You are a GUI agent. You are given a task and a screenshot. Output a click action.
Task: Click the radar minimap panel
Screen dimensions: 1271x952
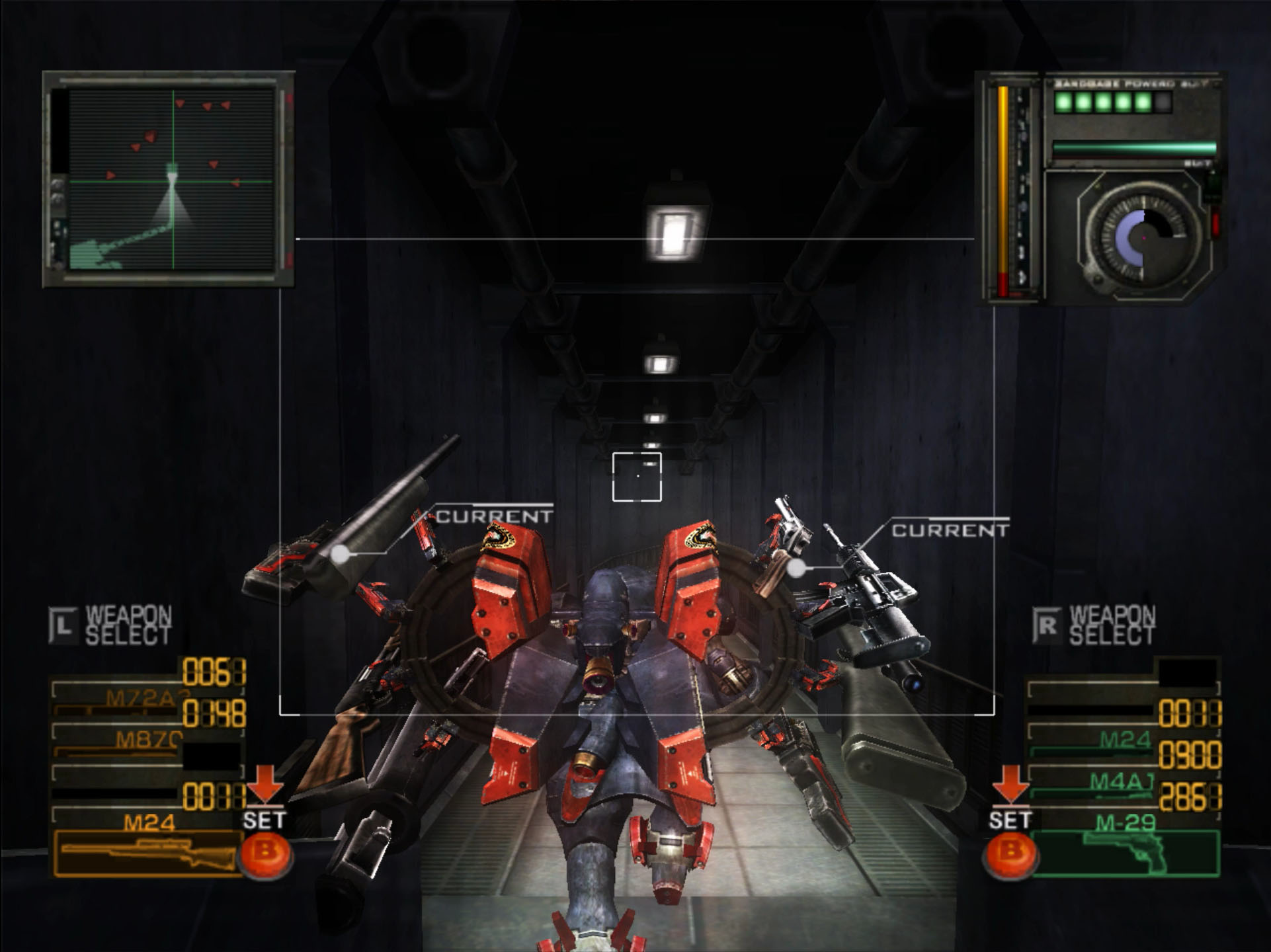[x=169, y=179]
